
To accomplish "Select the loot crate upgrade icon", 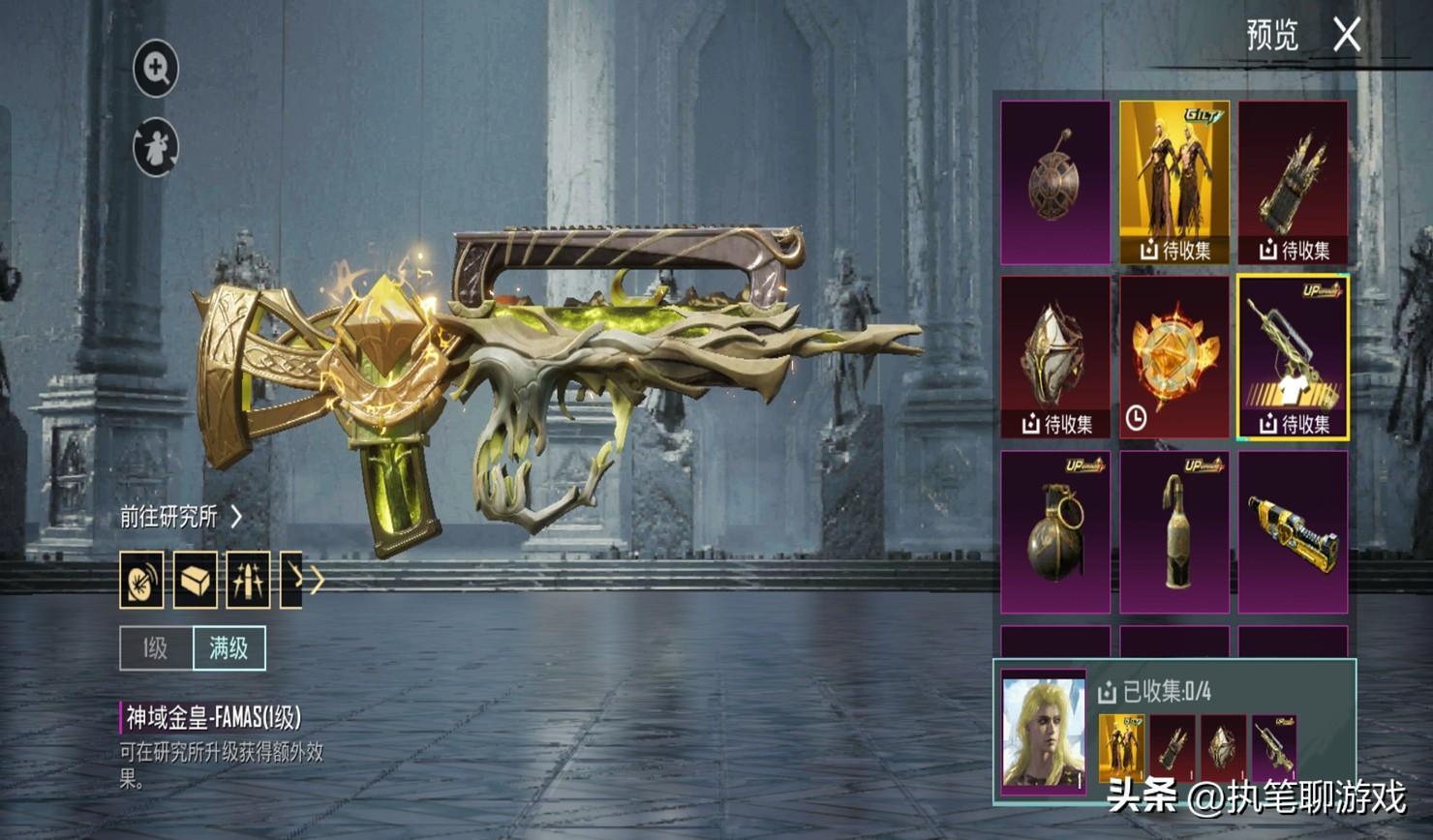I will [x=195, y=580].
